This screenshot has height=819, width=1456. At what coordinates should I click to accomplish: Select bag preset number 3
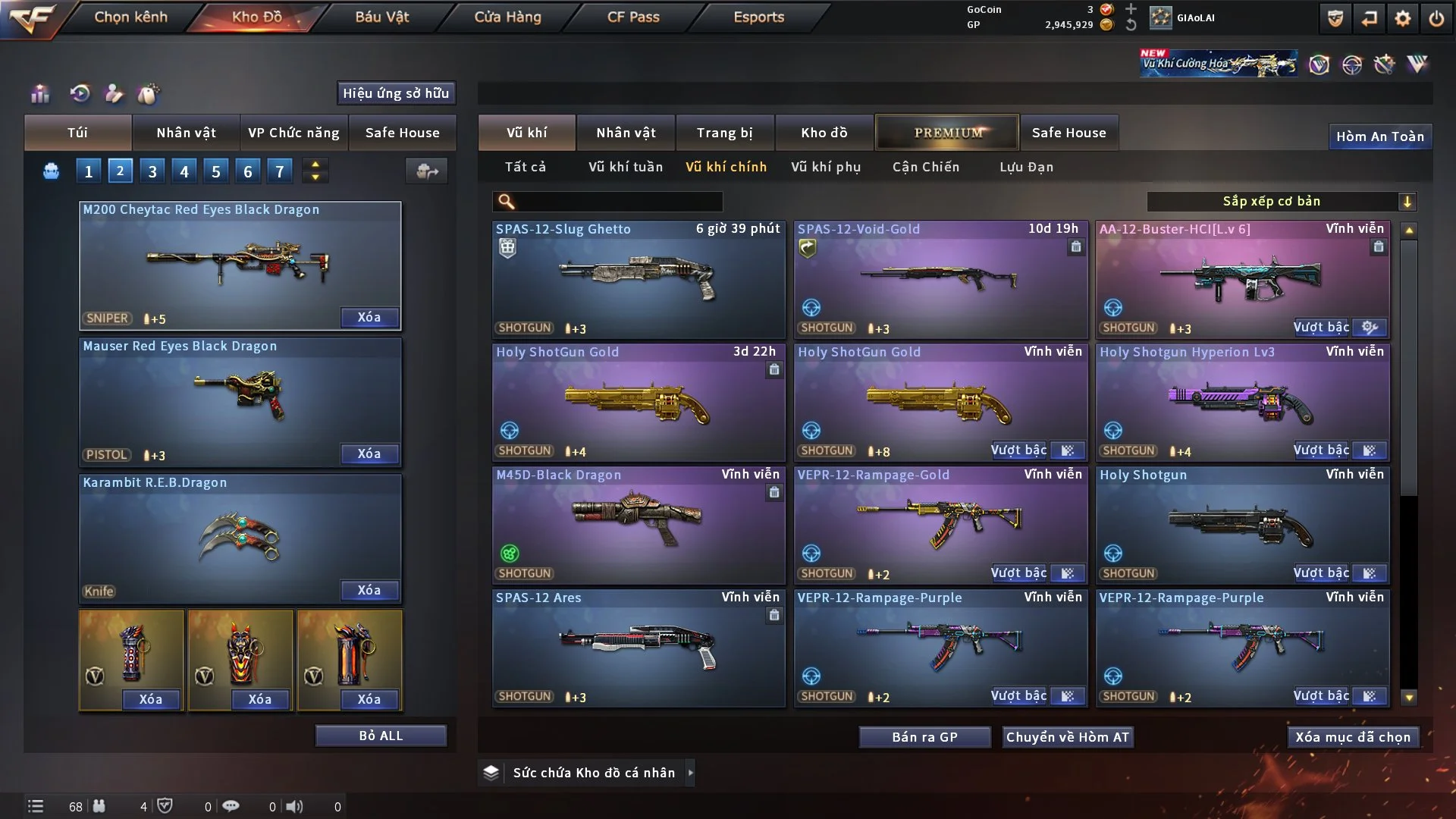tap(152, 171)
